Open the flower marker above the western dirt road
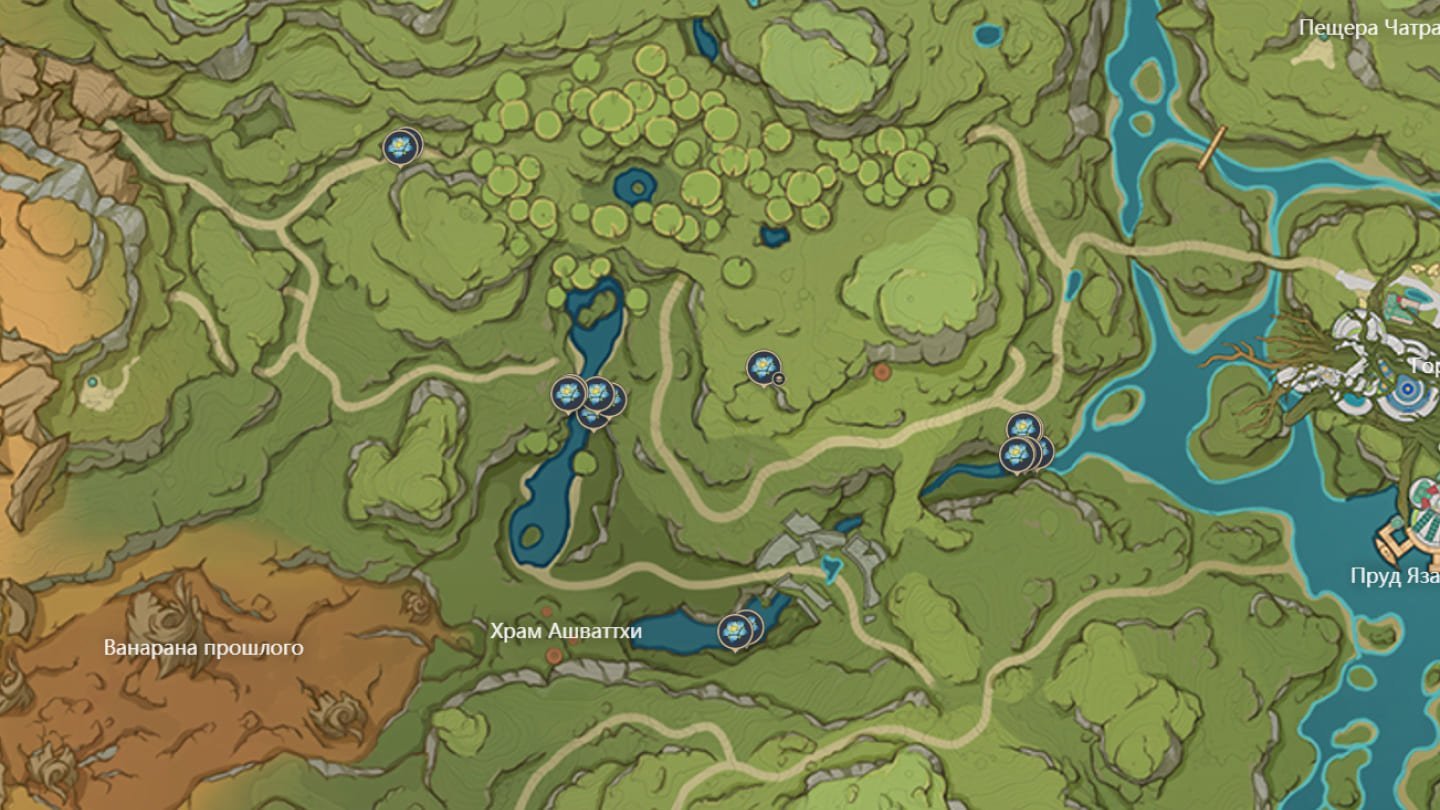The height and width of the screenshot is (810, 1440). (399, 147)
